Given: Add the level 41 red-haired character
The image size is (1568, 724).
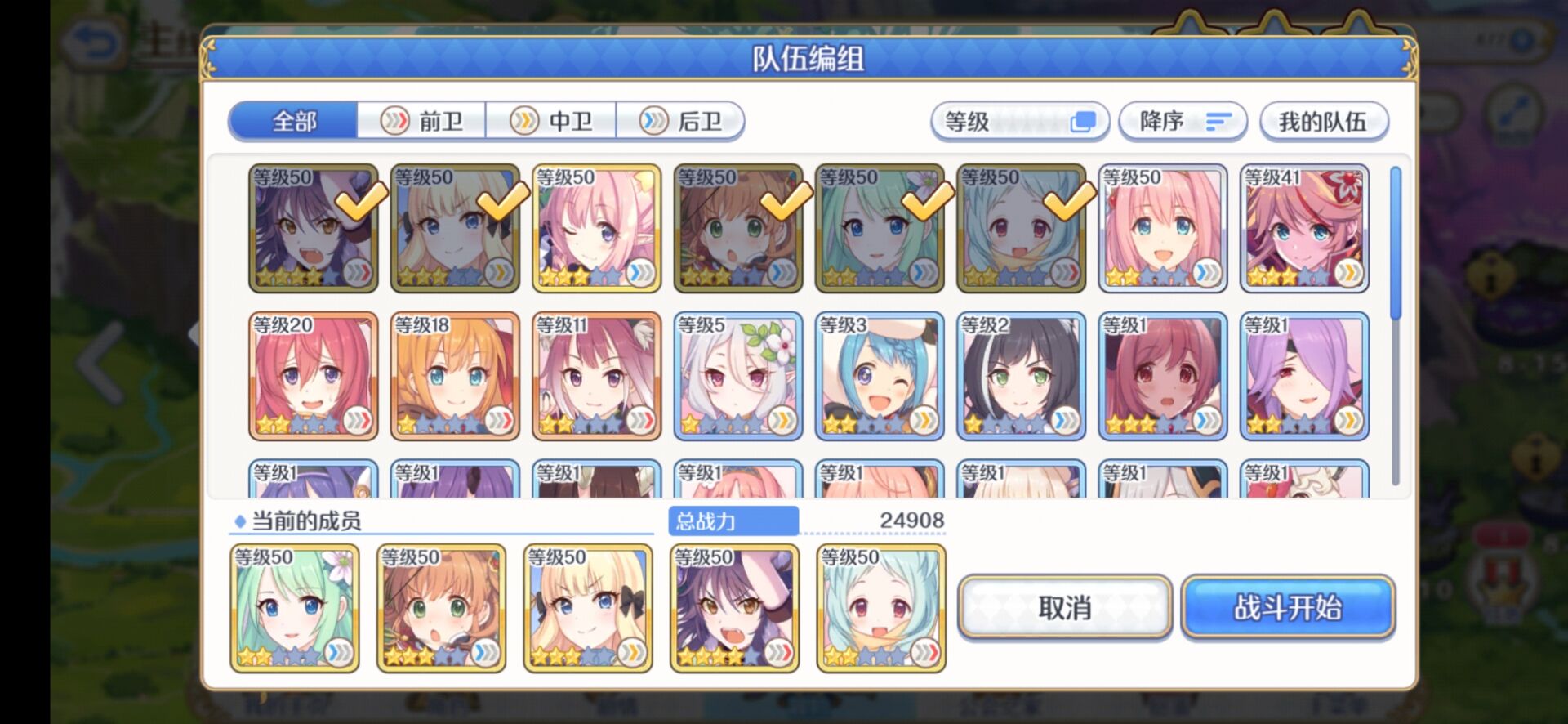Looking at the screenshot, I should tap(1303, 228).
